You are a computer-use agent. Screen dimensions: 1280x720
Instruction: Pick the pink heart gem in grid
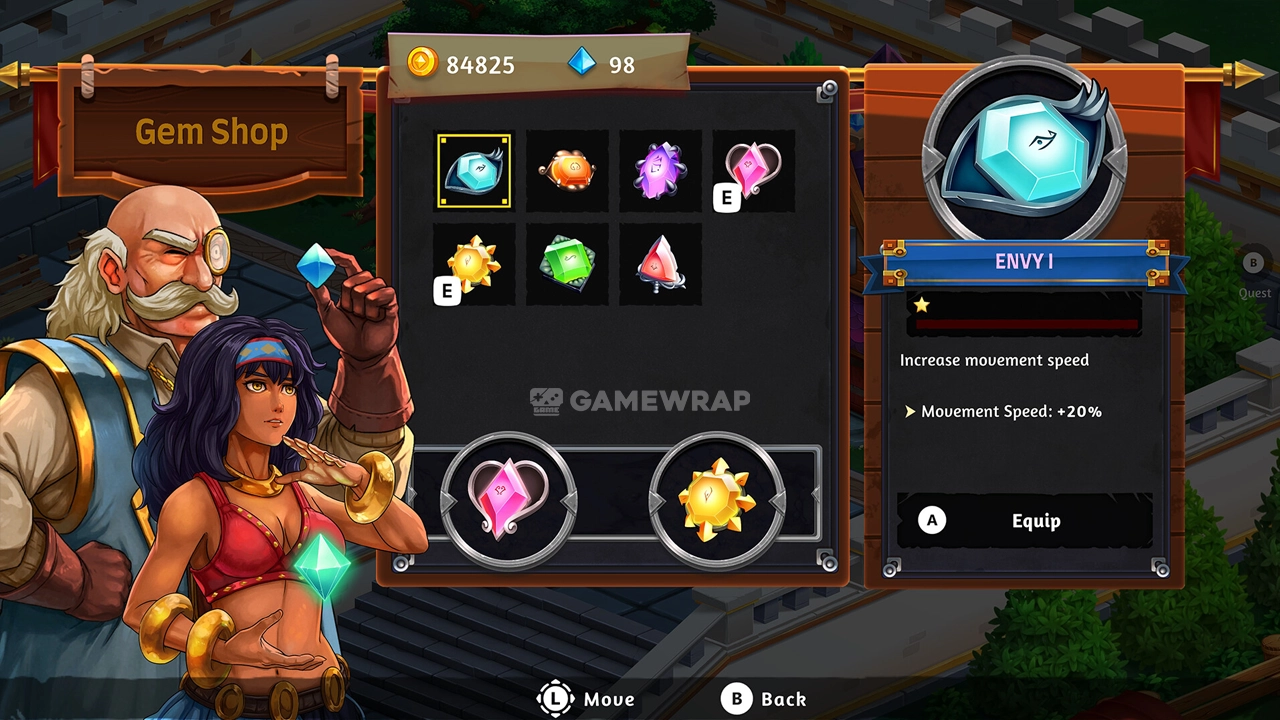tap(753, 171)
